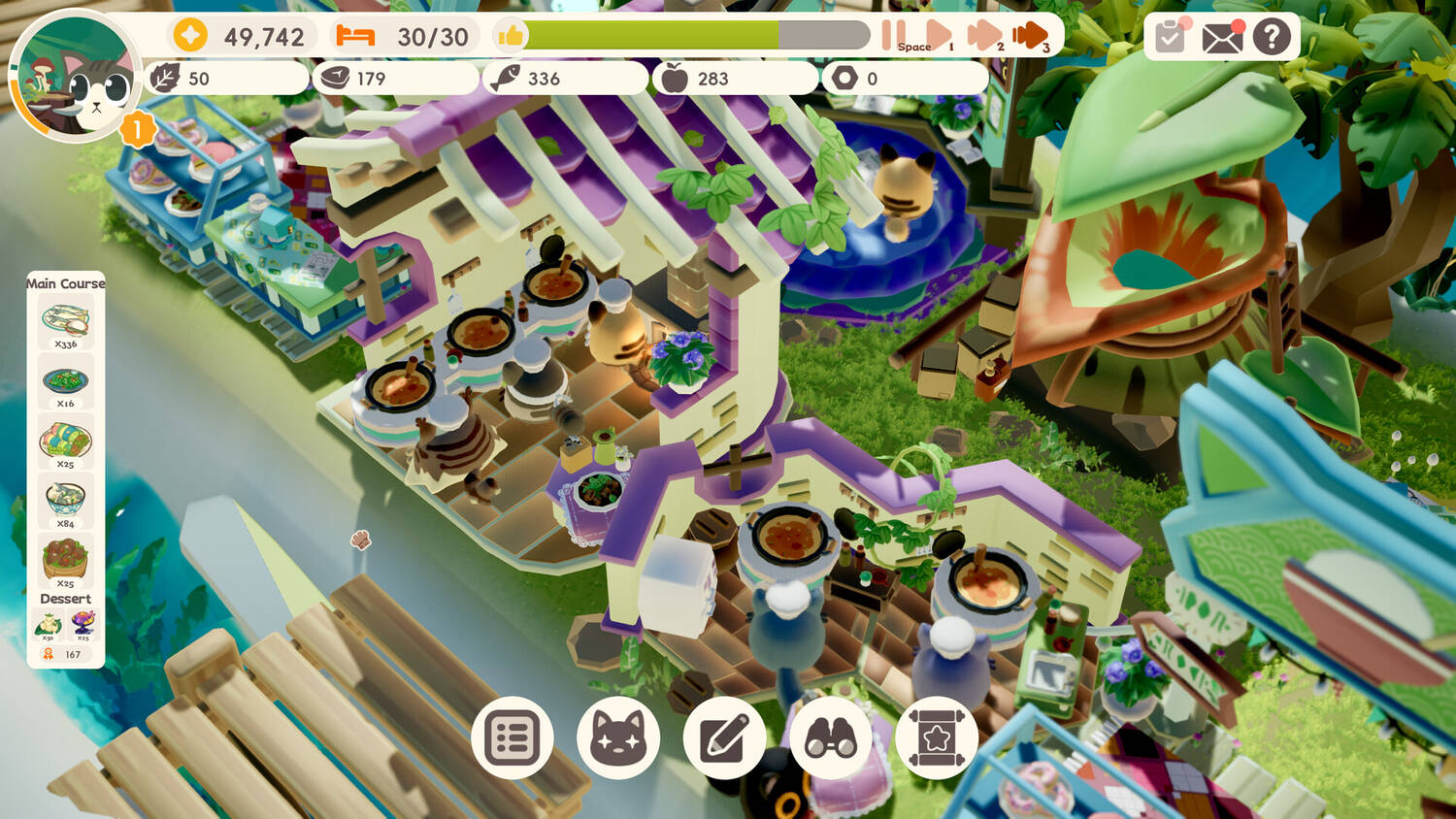Screen dimensions: 1456x819
Task: Open the clipboard task checklist
Action: (x=1171, y=37)
